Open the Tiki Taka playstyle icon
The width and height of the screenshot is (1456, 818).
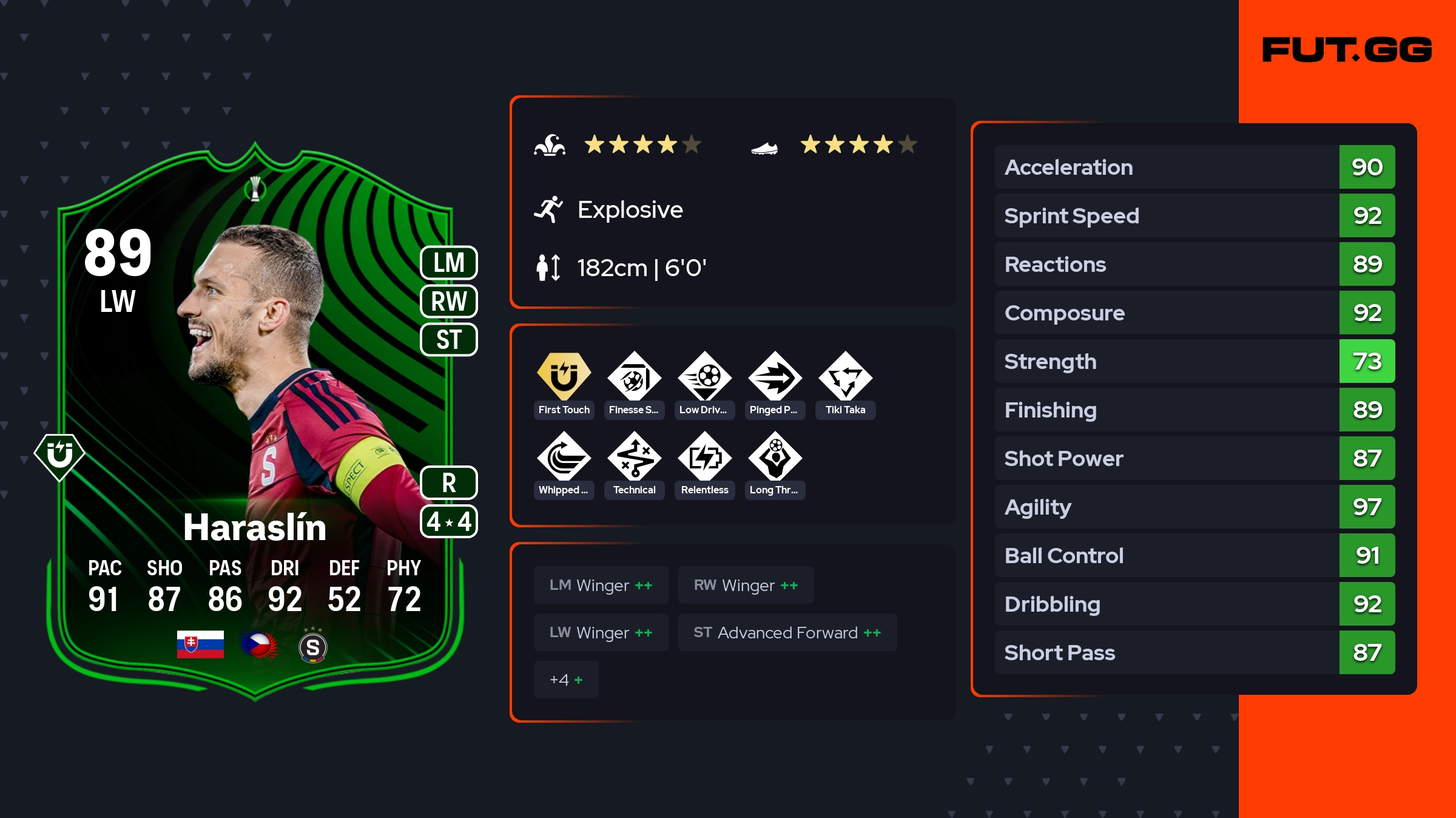[845, 377]
